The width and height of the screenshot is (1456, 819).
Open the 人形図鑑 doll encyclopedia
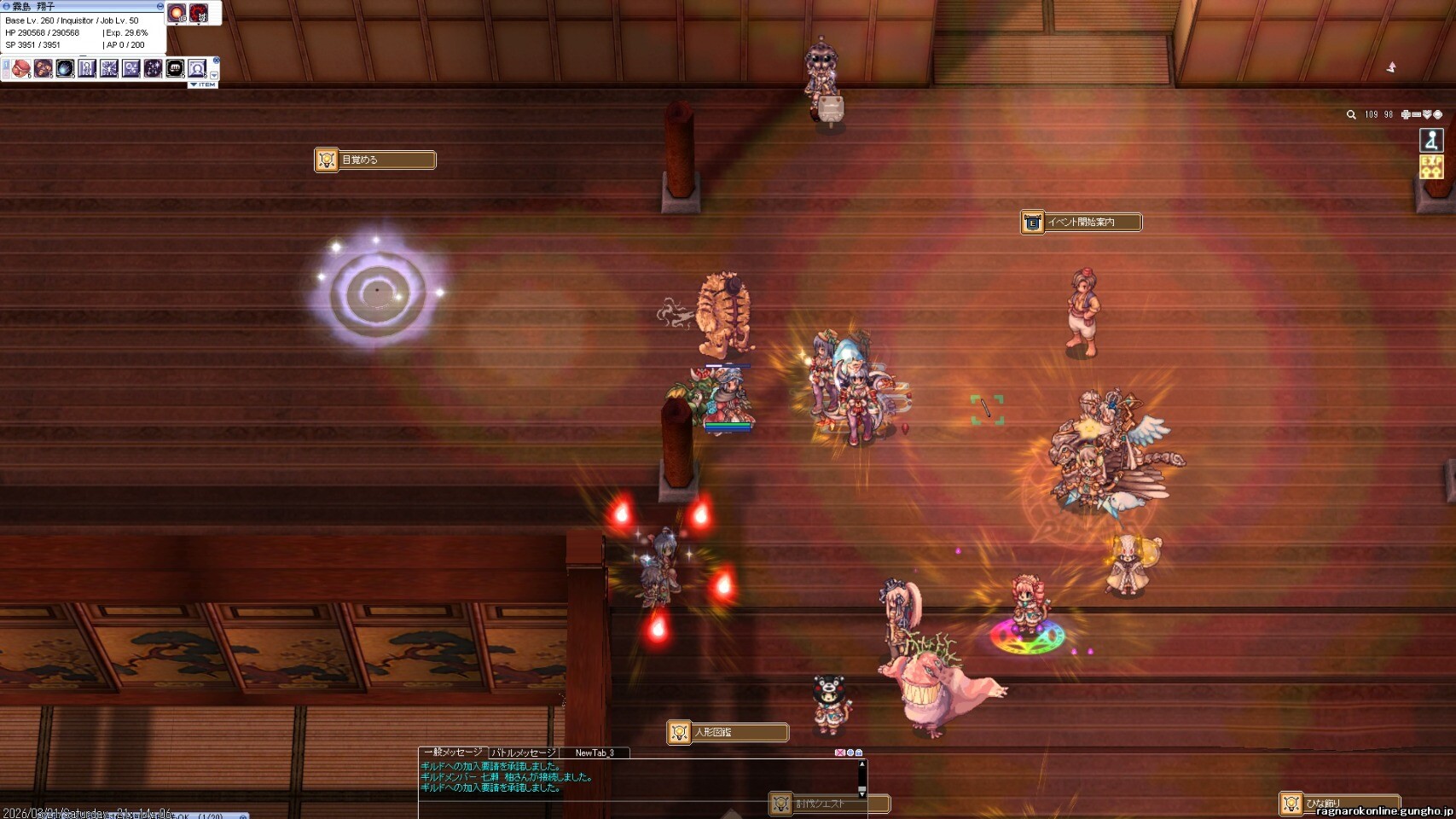[728, 732]
